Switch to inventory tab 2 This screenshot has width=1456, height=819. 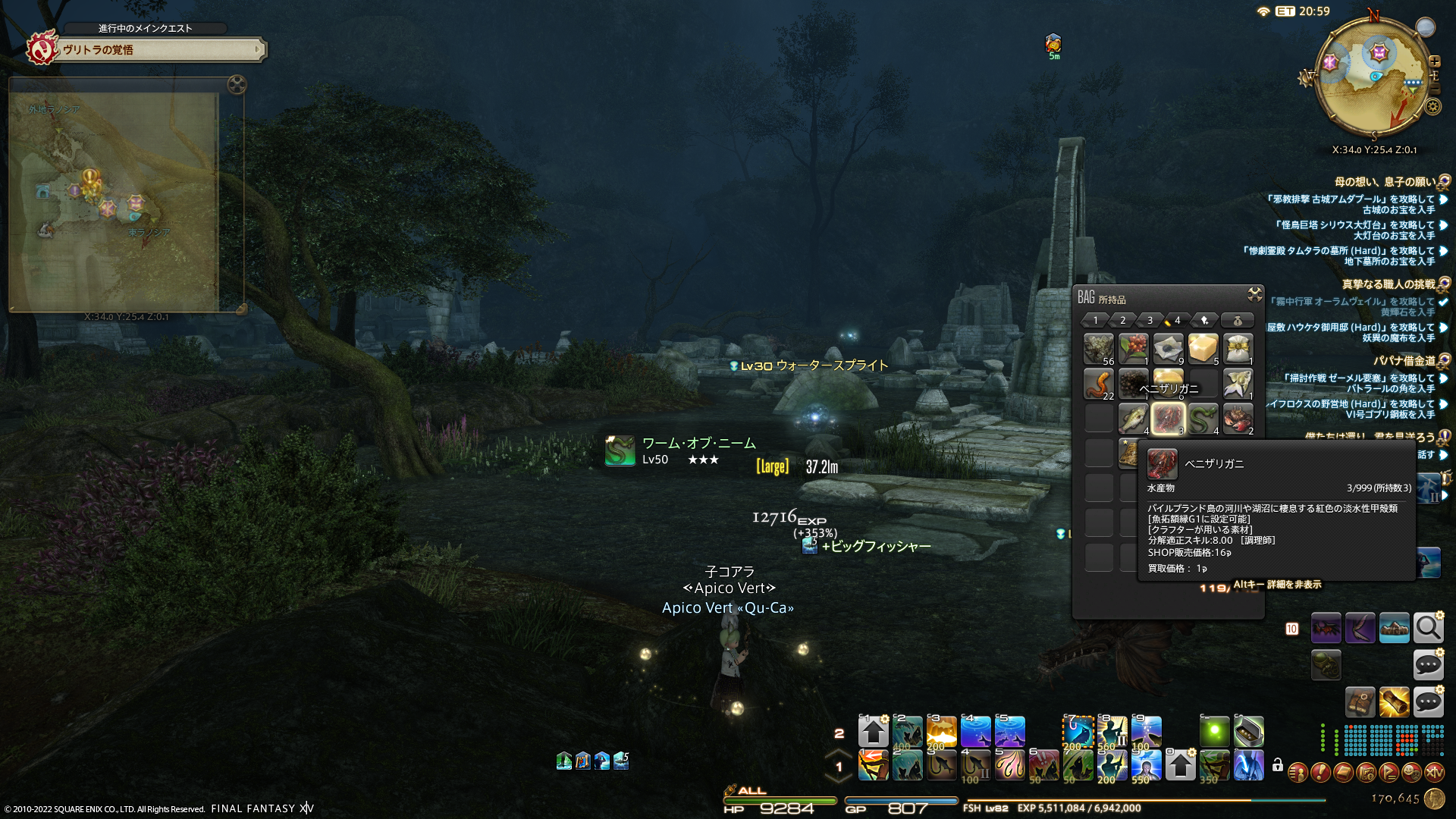click(x=1123, y=320)
